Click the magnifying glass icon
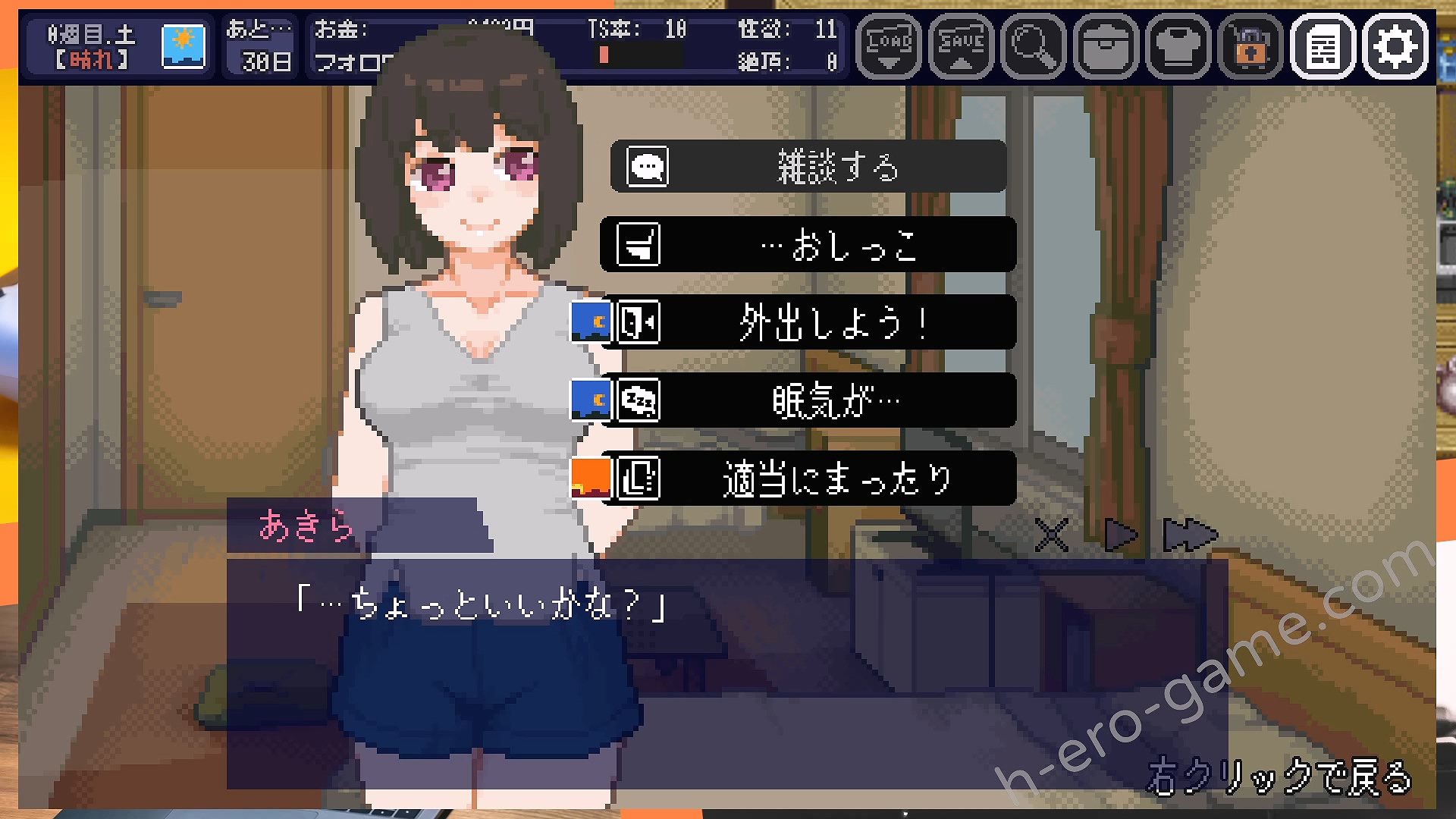This screenshot has width=1456, height=819. (1033, 46)
